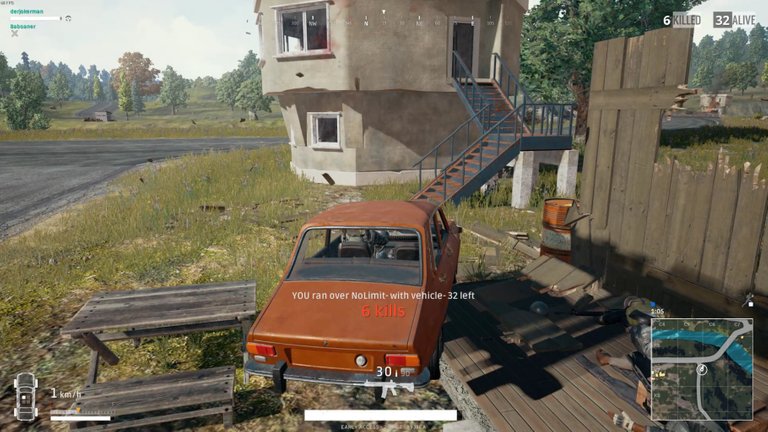Click the compass heading strip
This screenshot has height=432, width=768.
[x=383, y=20]
